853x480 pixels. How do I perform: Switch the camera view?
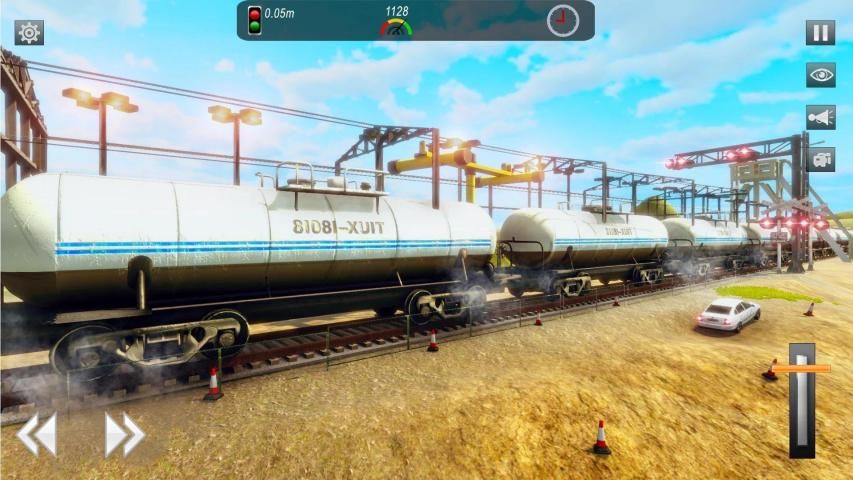(820, 159)
